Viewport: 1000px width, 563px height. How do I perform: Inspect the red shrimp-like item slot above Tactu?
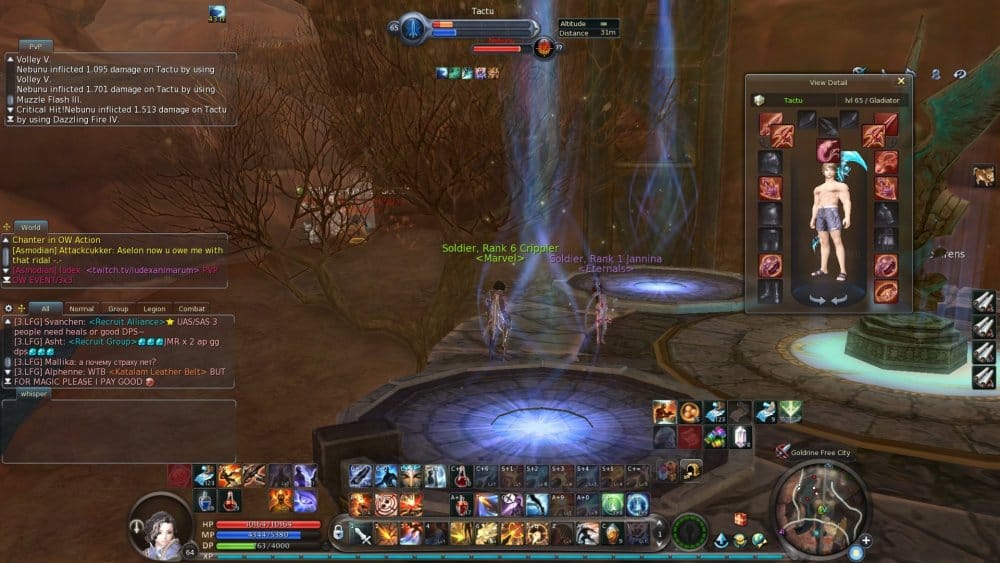[827, 151]
